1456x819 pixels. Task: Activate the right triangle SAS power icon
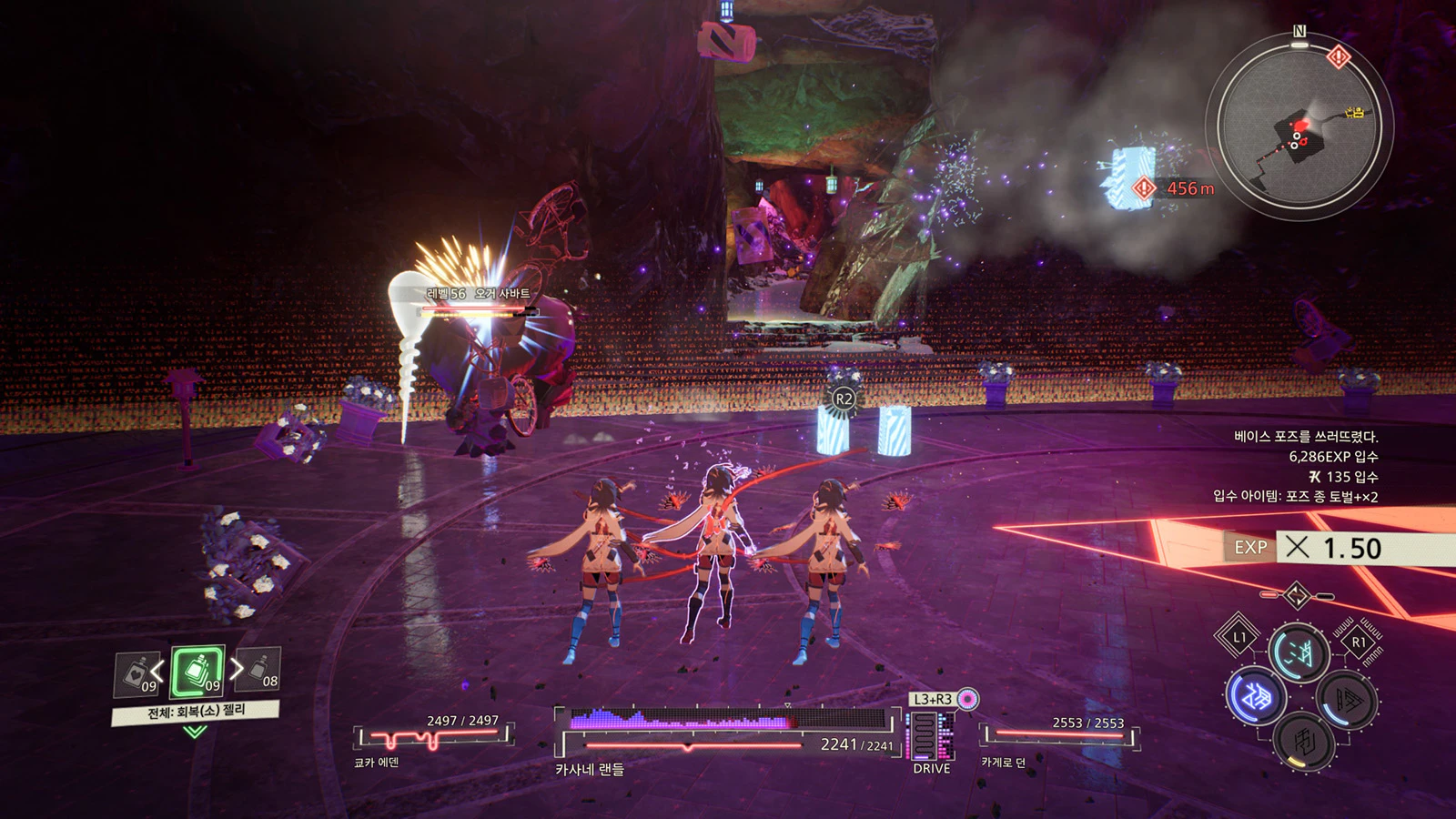pyautogui.click(x=1346, y=700)
